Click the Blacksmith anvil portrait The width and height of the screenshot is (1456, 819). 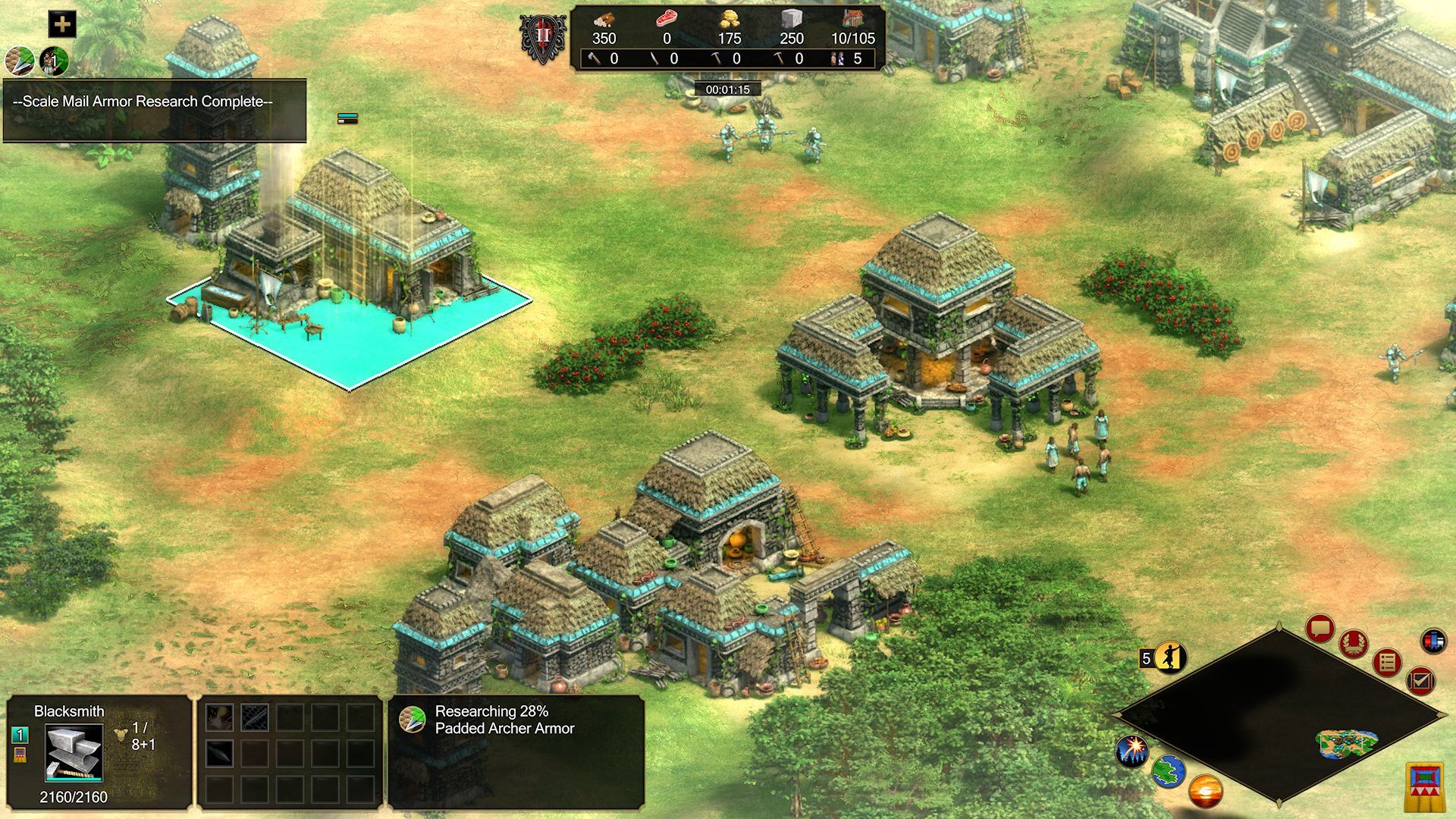(74, 752)
